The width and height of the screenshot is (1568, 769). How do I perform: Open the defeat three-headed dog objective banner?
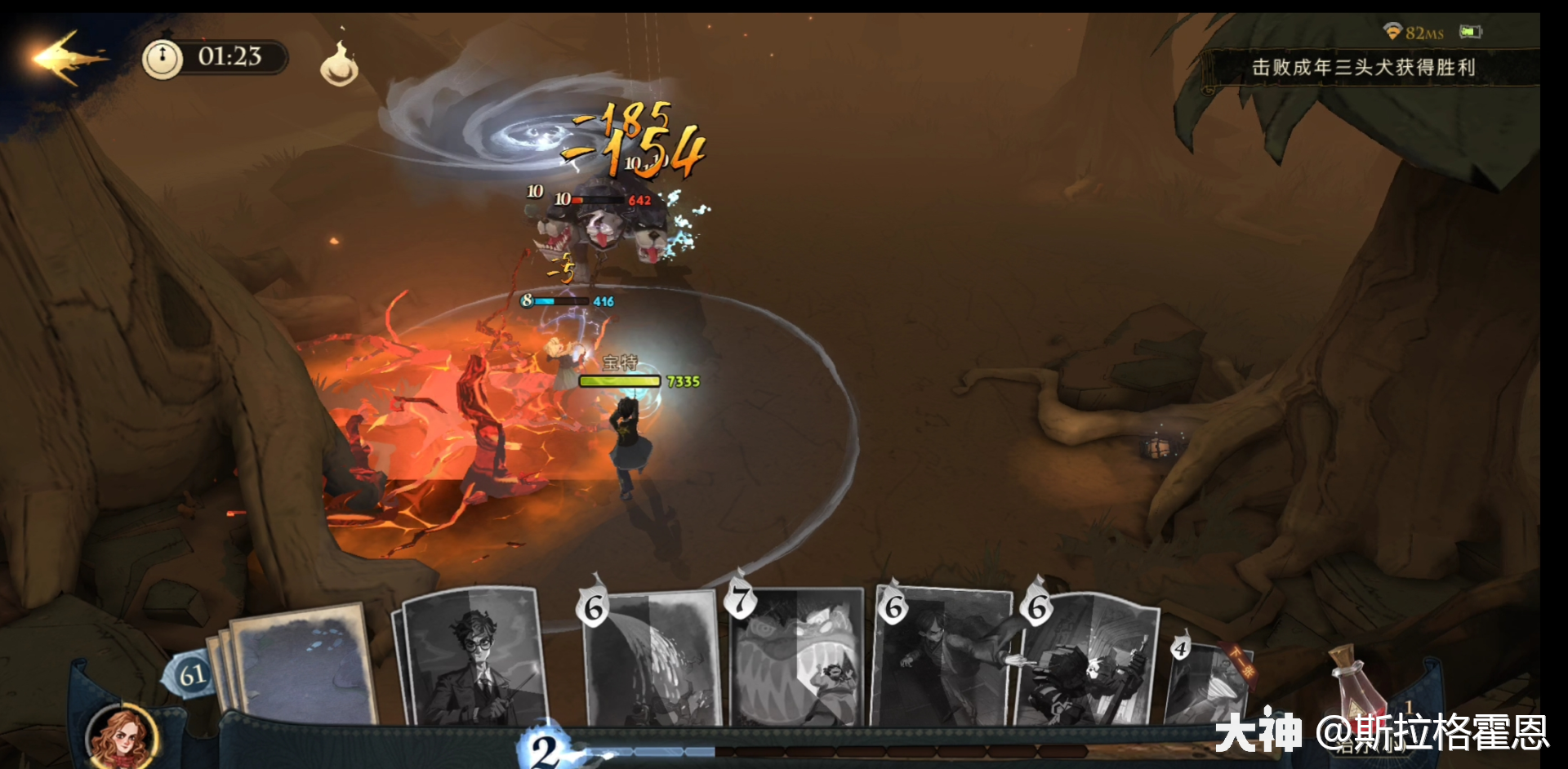1364,68
